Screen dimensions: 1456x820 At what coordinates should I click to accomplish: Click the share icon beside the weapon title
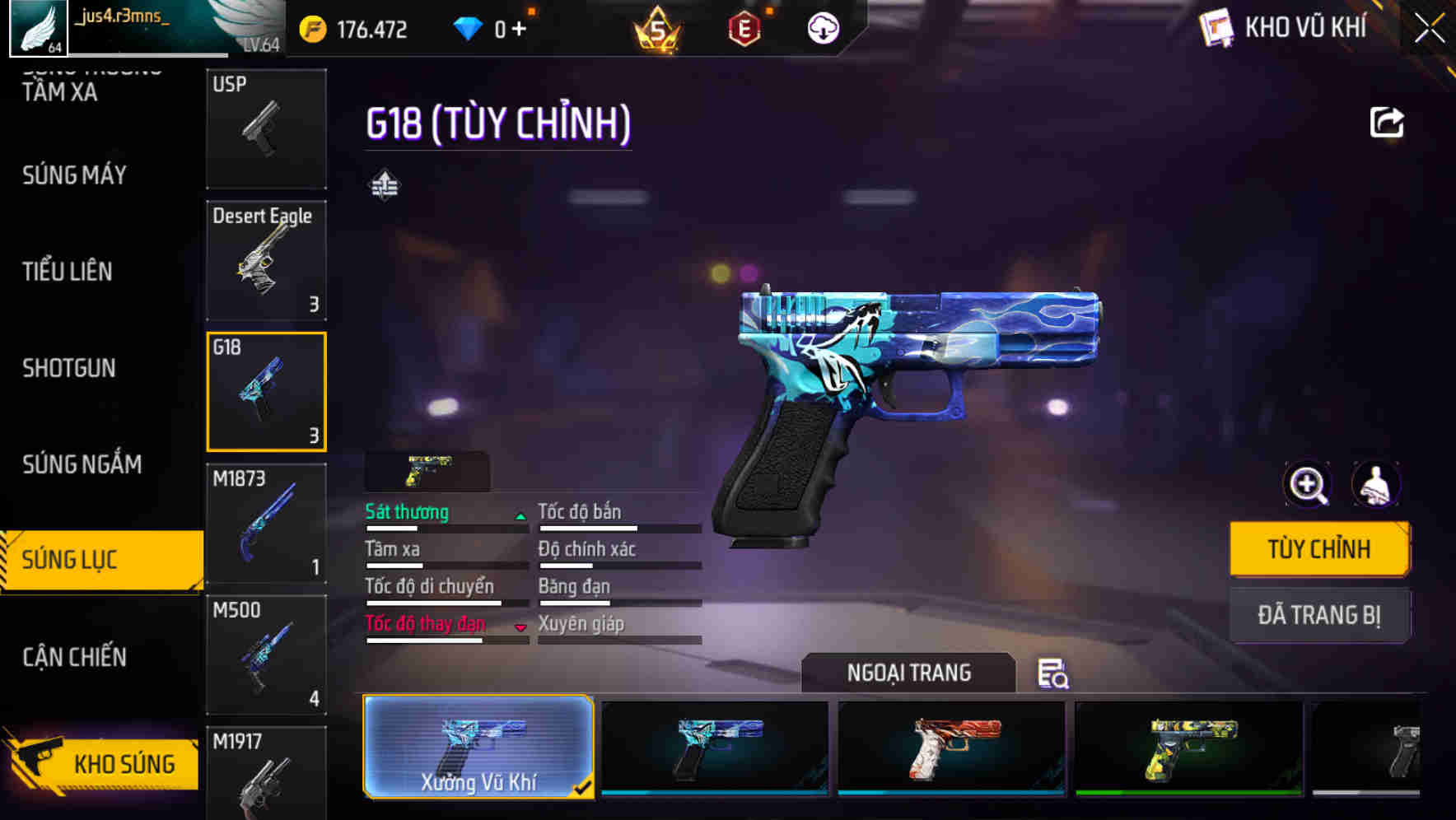coord(1388,121)
